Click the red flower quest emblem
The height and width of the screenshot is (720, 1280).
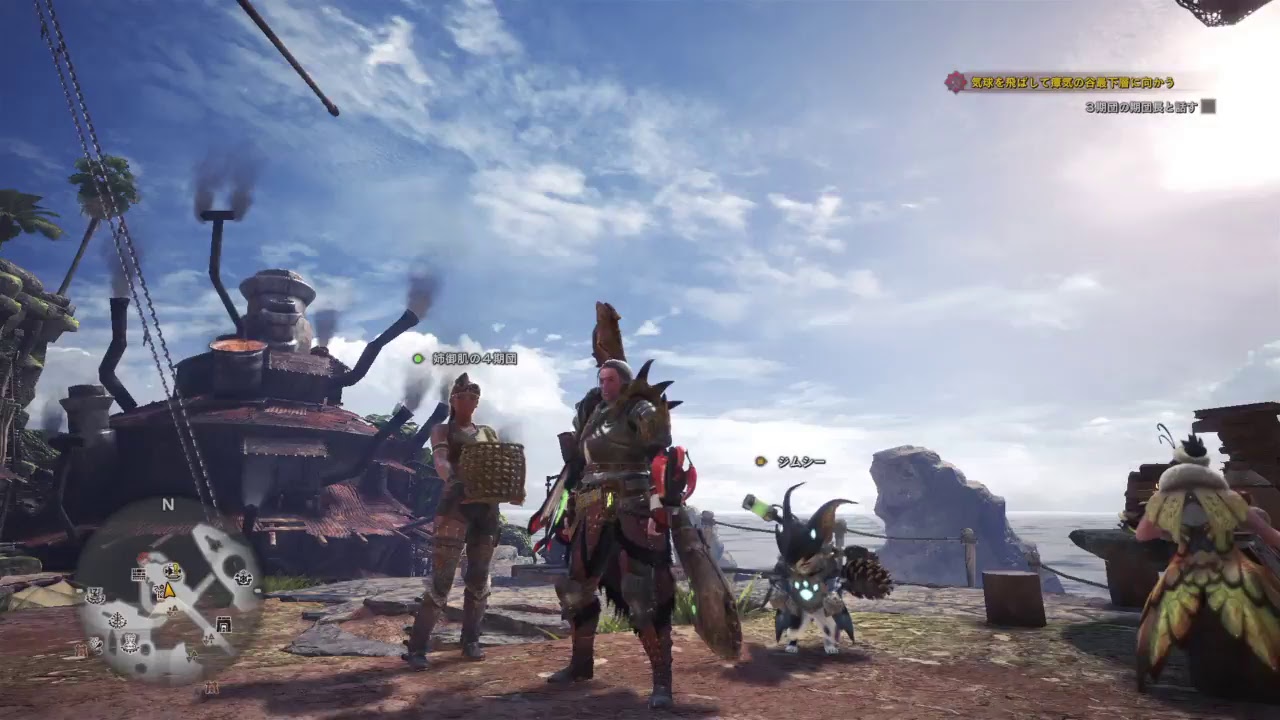(x=956, y=83)
